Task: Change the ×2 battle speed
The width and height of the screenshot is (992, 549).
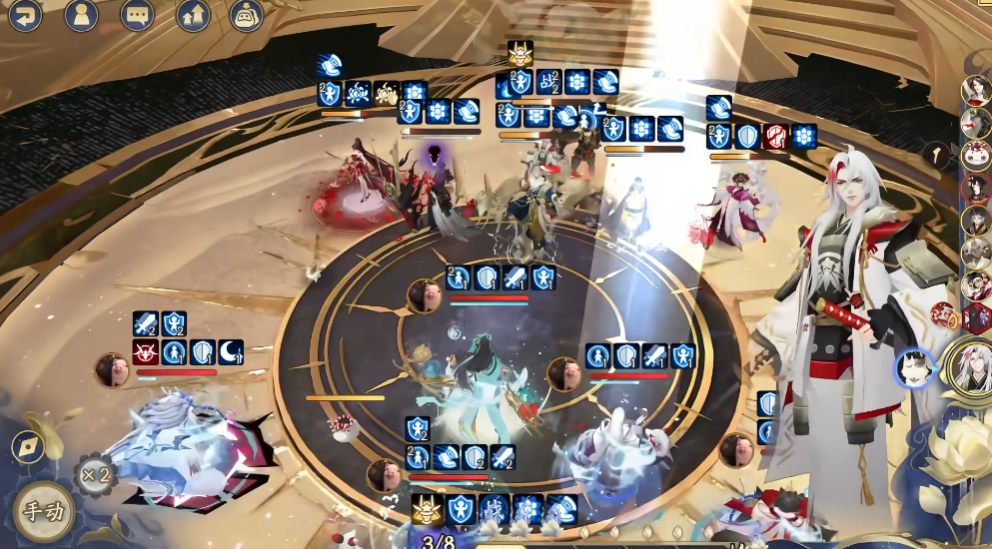Action: 95,474
